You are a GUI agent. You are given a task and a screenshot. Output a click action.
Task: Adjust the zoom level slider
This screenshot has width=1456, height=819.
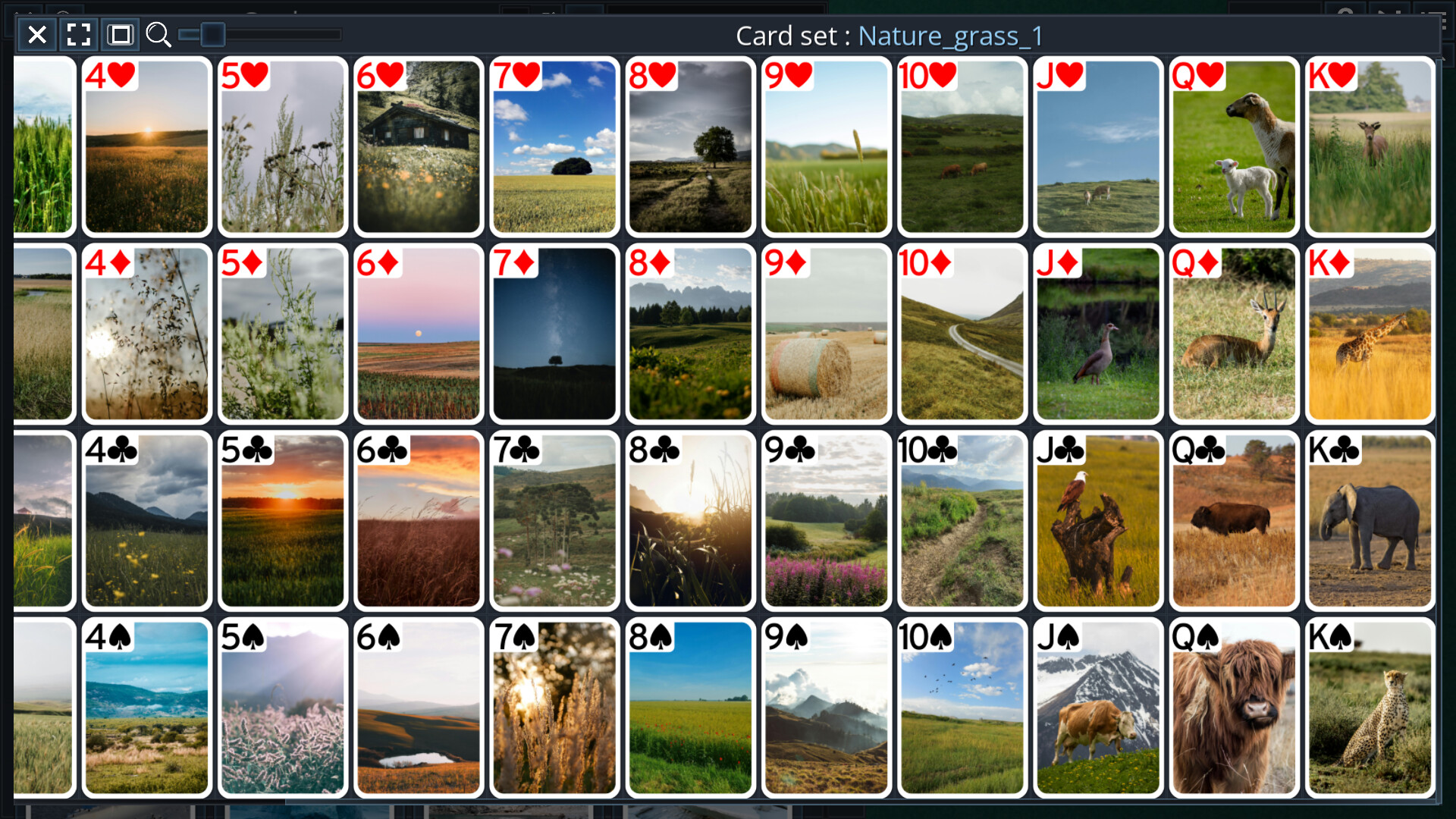coord(213,34)
